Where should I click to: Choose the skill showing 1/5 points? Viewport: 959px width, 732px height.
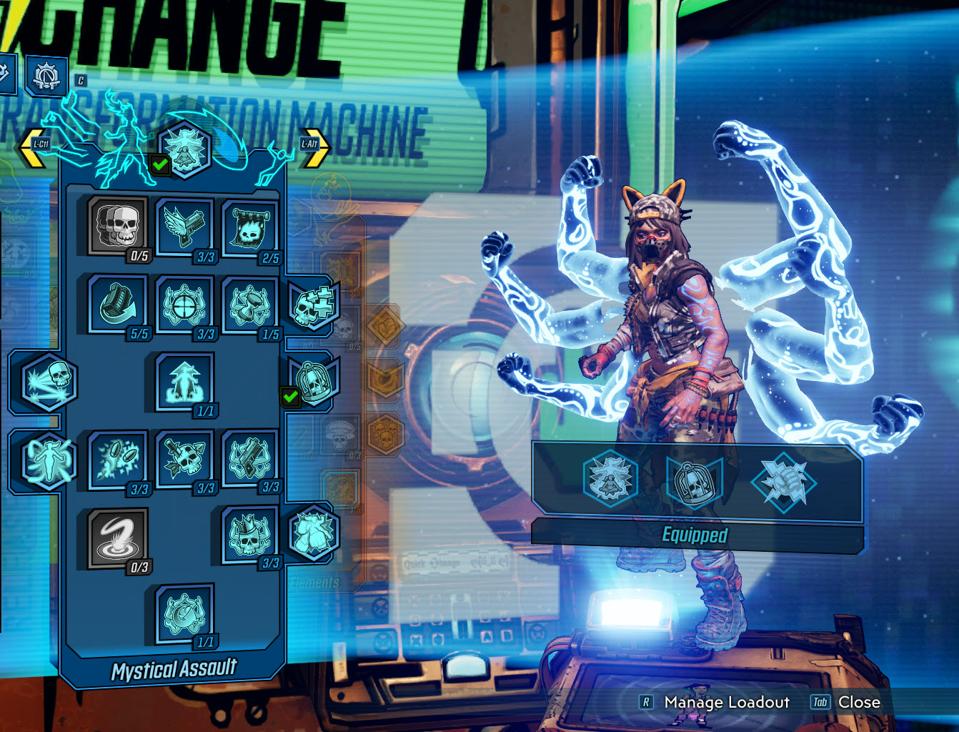click(x=250, y=303)
